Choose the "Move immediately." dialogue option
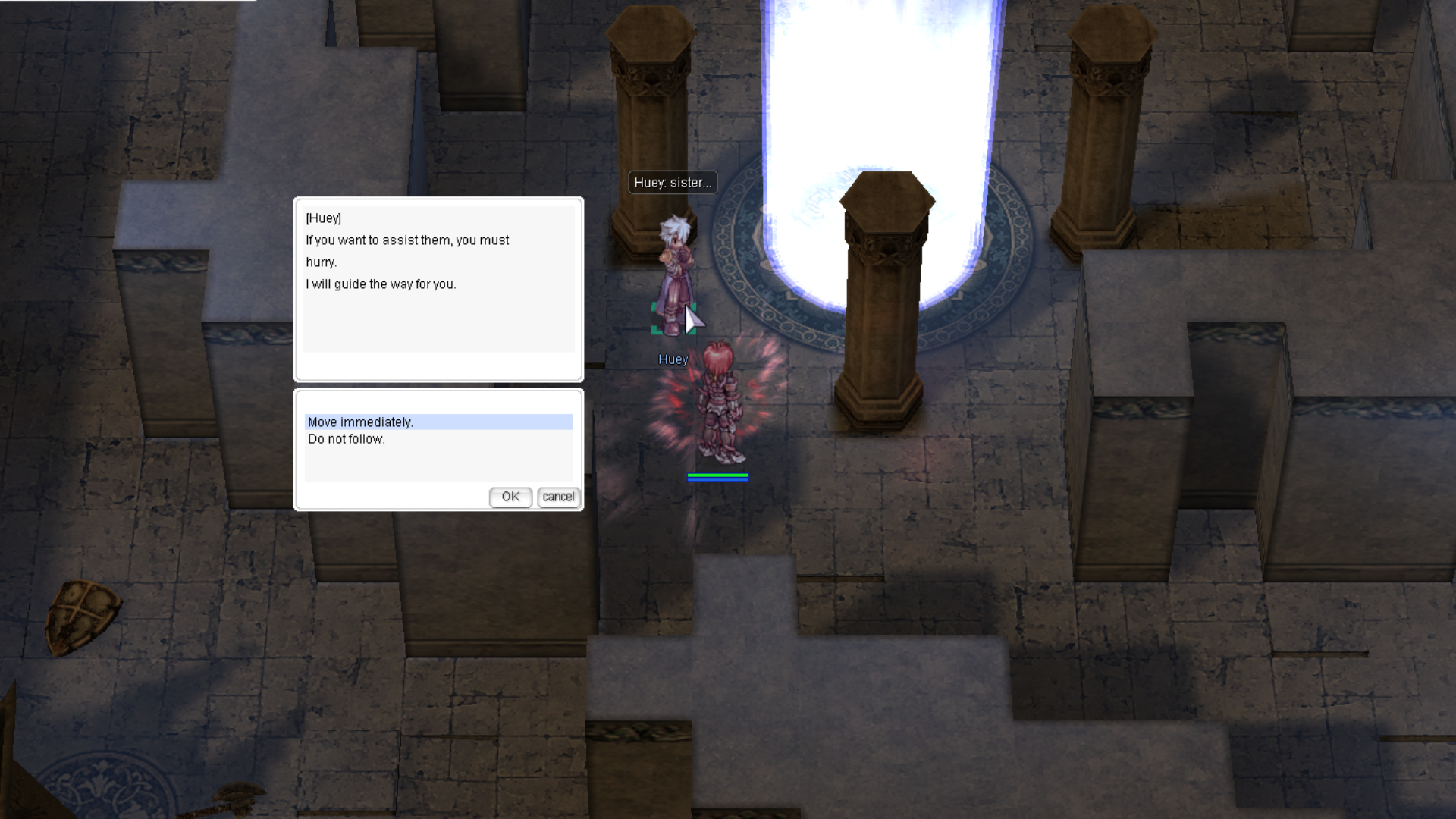 (361, 422)
